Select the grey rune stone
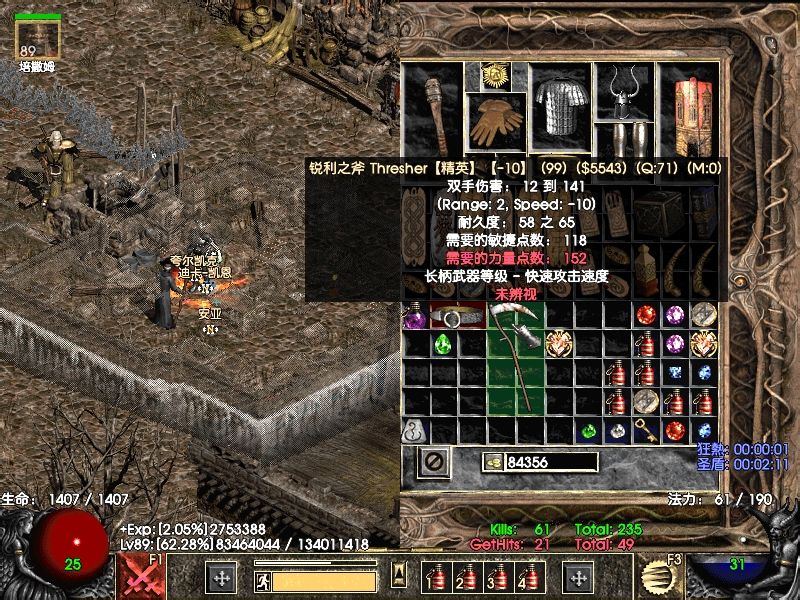Viewport: 800px width, 600px height. [413, 431]
